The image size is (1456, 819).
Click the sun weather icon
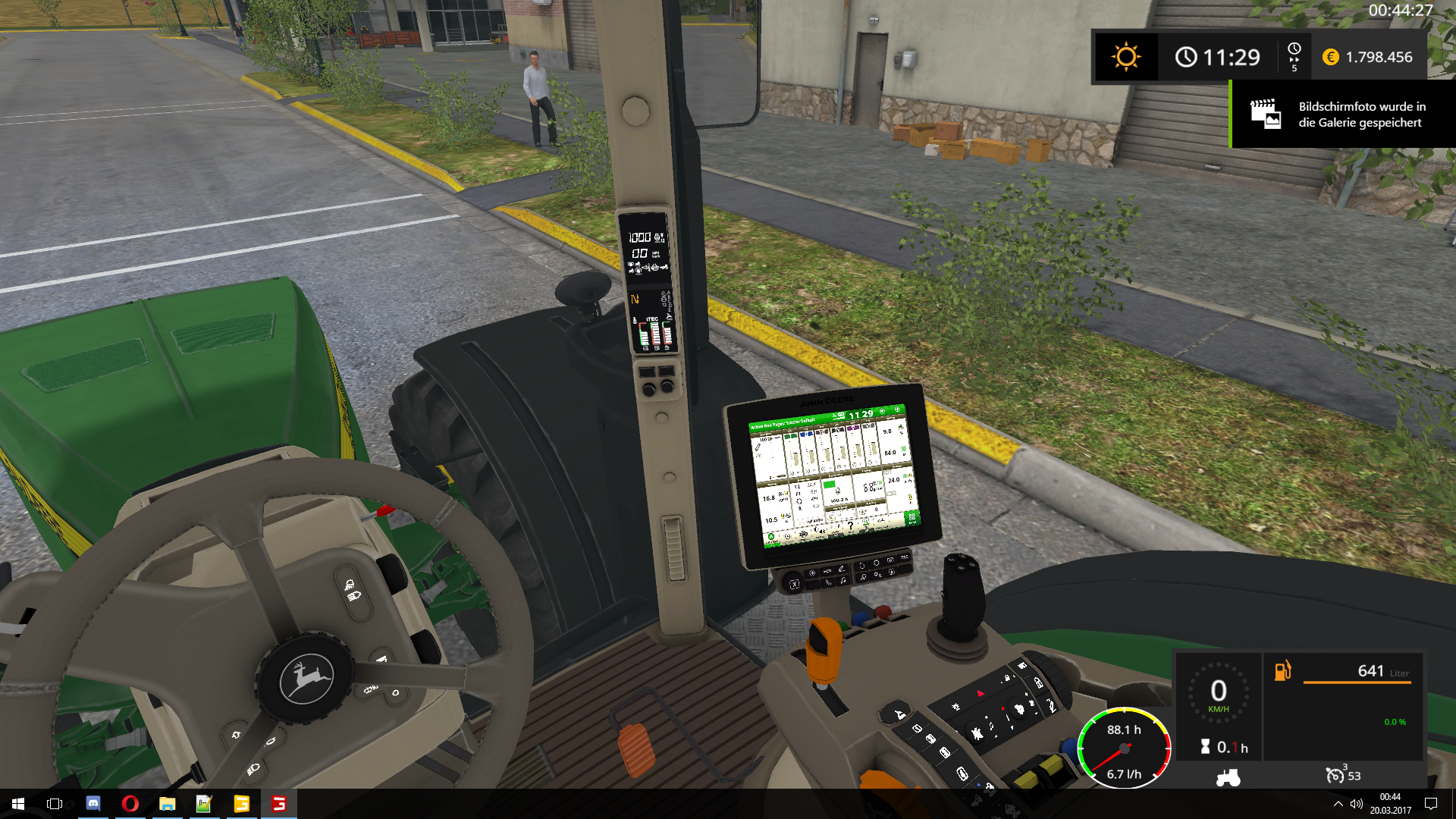click(x=1125, y=57)
